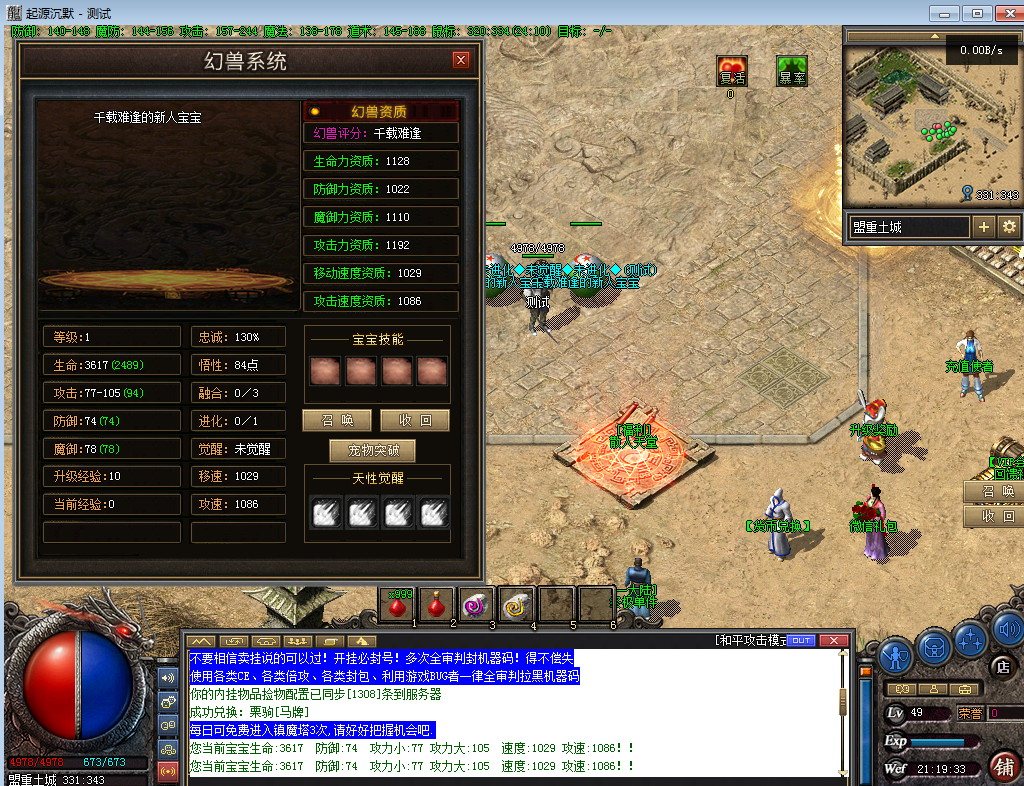Click the green 暴率 icon
The width and height of the screenshot is (1024, 786).
(792, 72)
